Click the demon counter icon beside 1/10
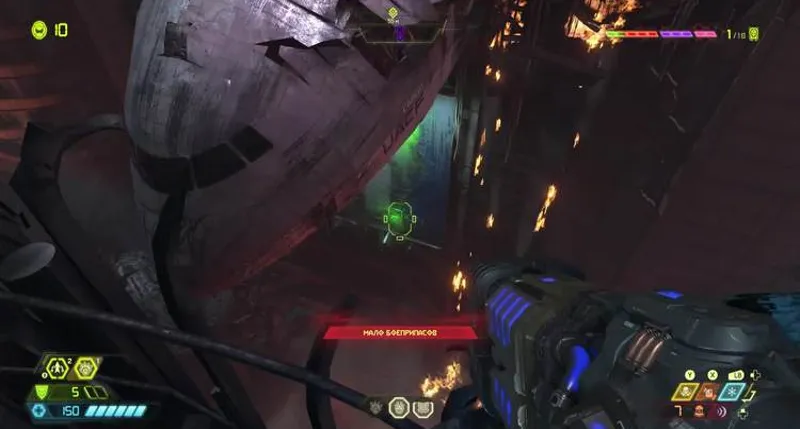This screenshot has width=800, height=429. pyautogui.click(x=753, y=34)
